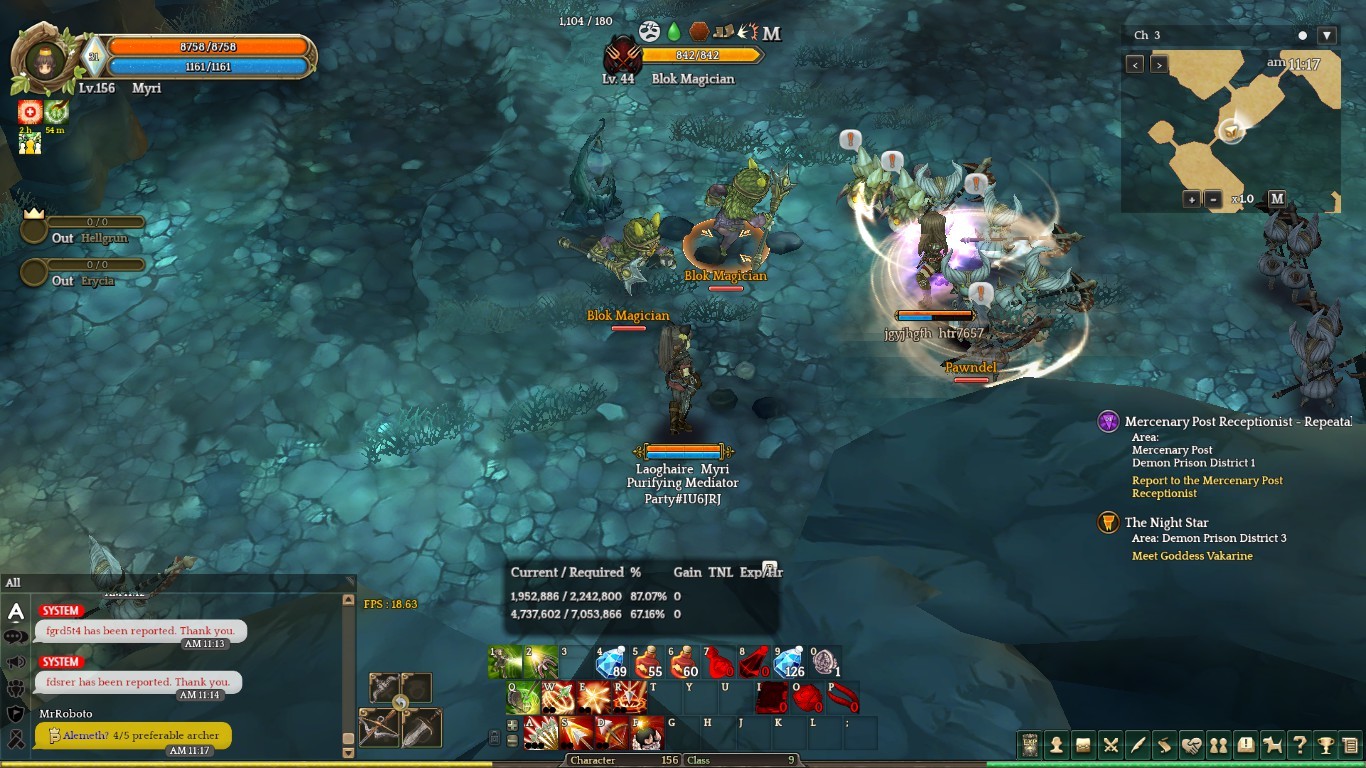The image size is (1366, 768).
Task: Open the handshake heart menu icon
Action: coord(1191,745)
